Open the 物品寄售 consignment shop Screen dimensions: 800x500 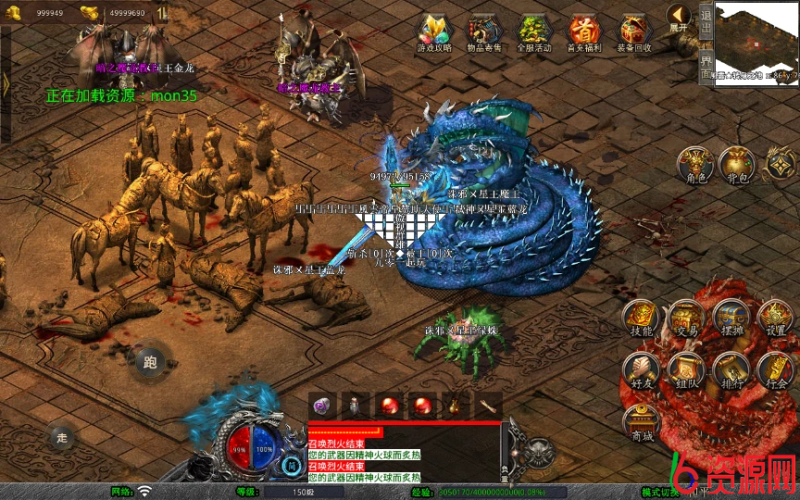pos(485,33)
